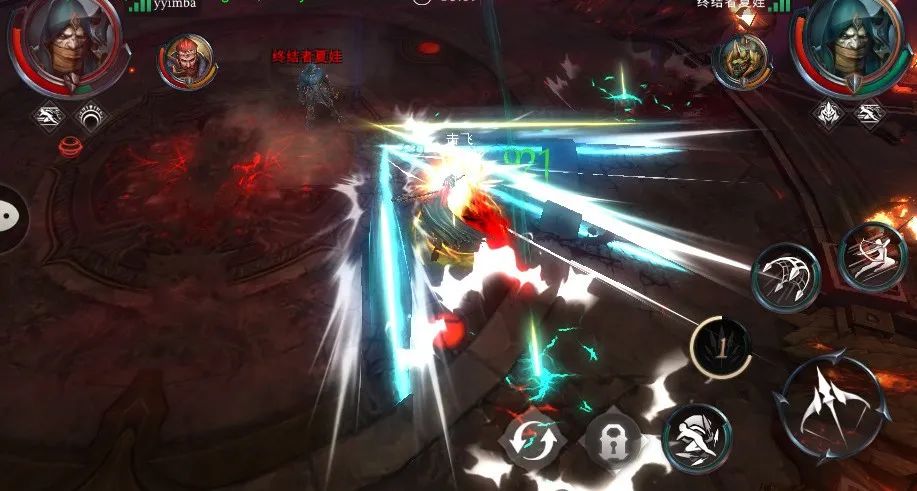
Task: Use the kneeling archer shot skill
Action: [872, 258]
